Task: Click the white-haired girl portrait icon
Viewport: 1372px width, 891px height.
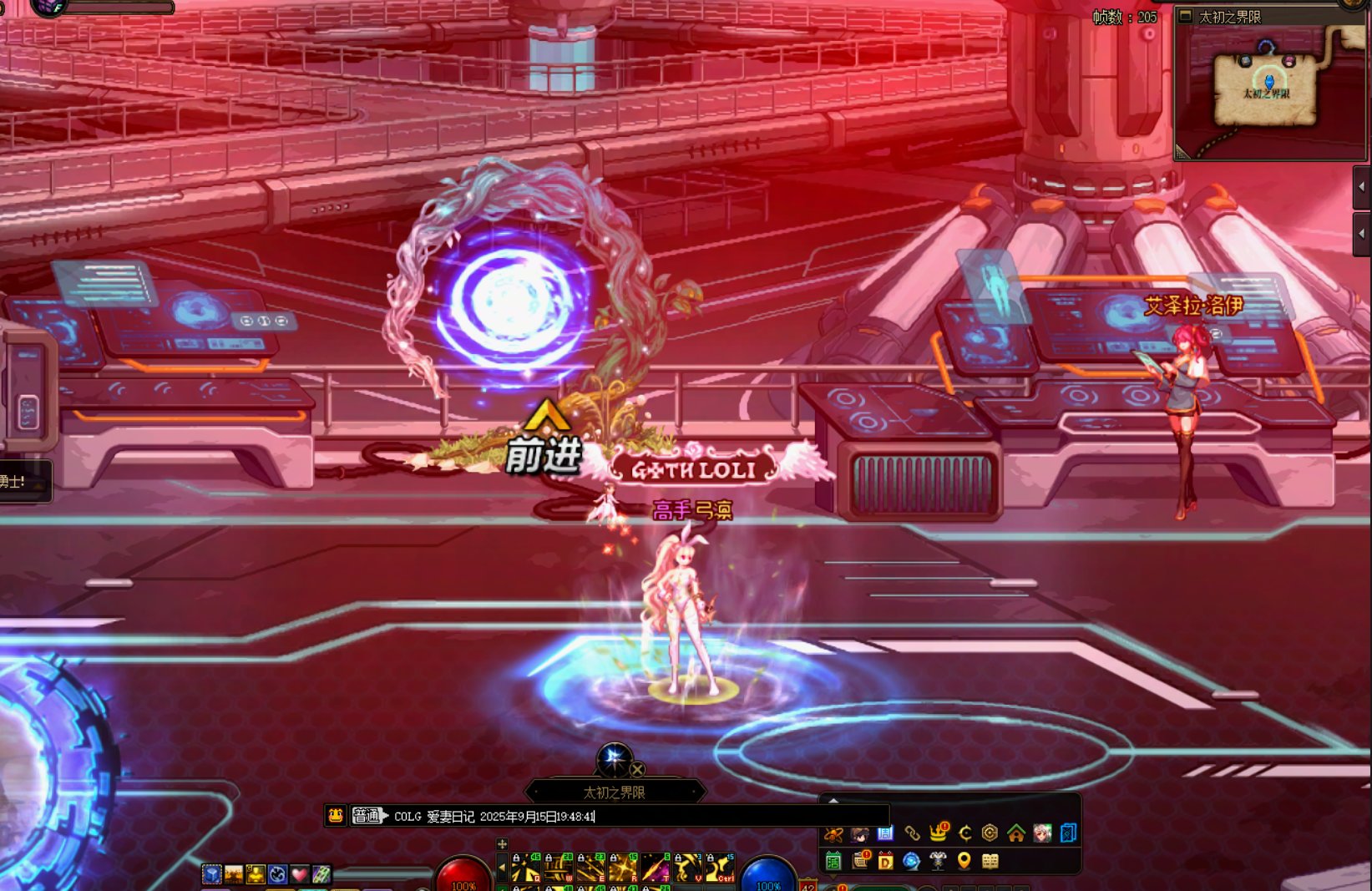Action: tap(1042, 833)
